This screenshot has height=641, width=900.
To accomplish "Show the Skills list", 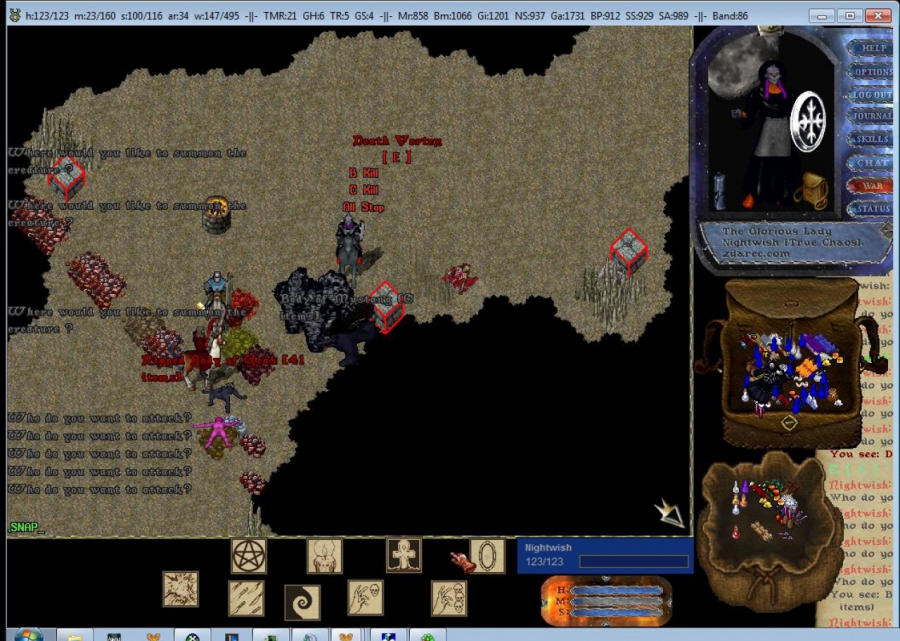I will (872, 140).
